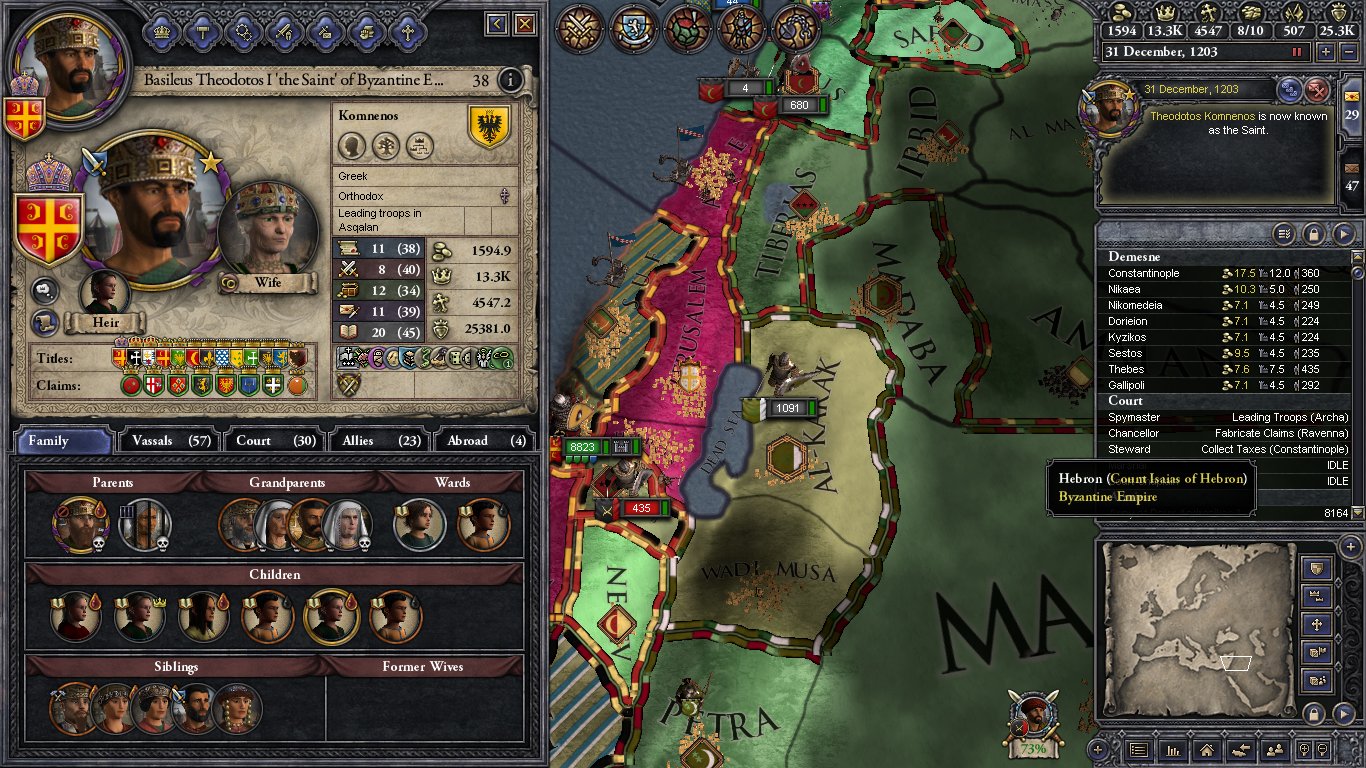Click the Chancellor Fabricate Claims row
This screenshot has height=768, width=1366.
(1227, 433)
